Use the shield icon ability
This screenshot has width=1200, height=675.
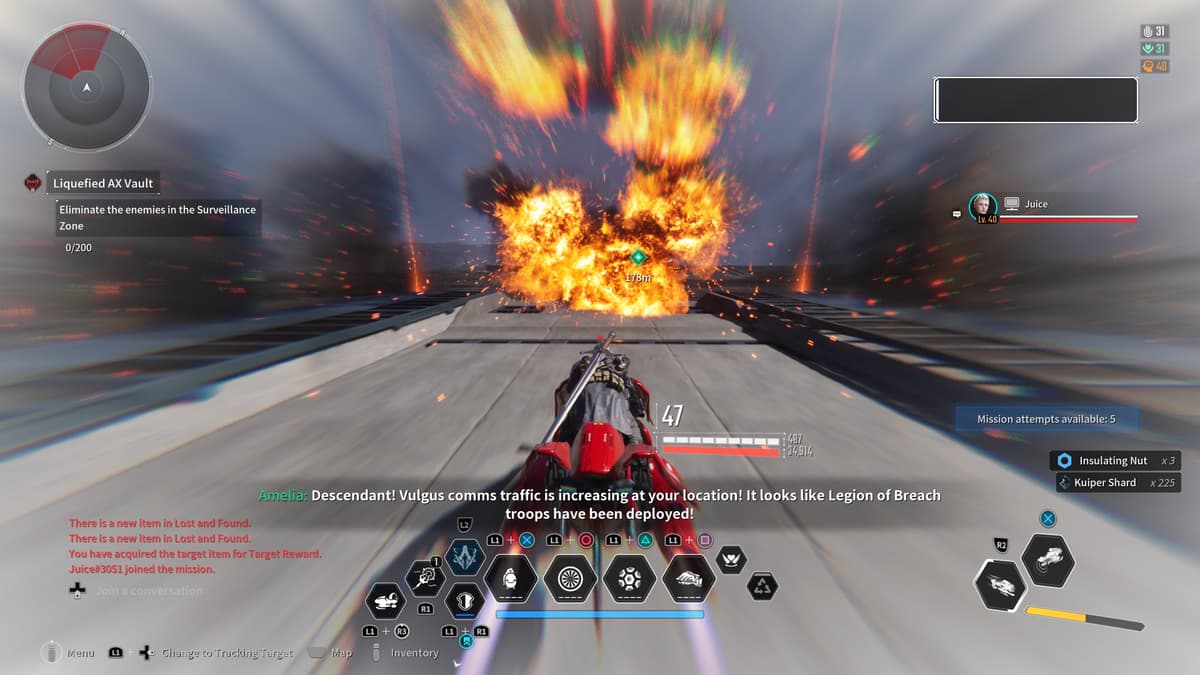(465, 602)
